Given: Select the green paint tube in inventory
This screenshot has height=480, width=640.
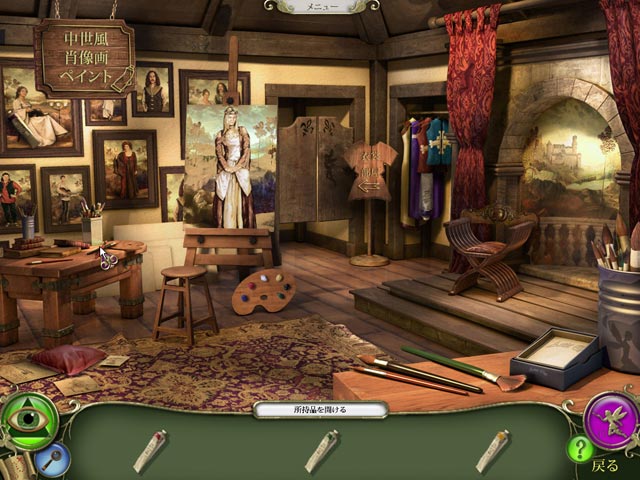Looking at the screenshot, I should (x=321, y=450).
